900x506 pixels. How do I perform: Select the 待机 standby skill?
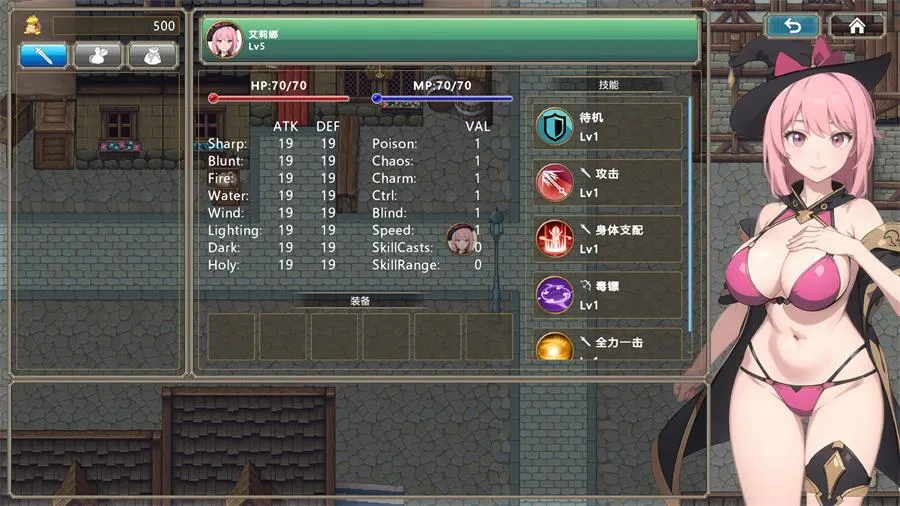pos(608,127)
